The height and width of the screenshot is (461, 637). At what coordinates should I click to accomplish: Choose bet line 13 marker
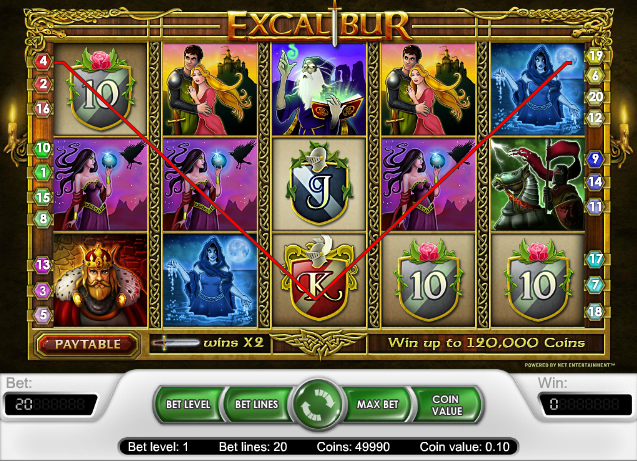42,265
